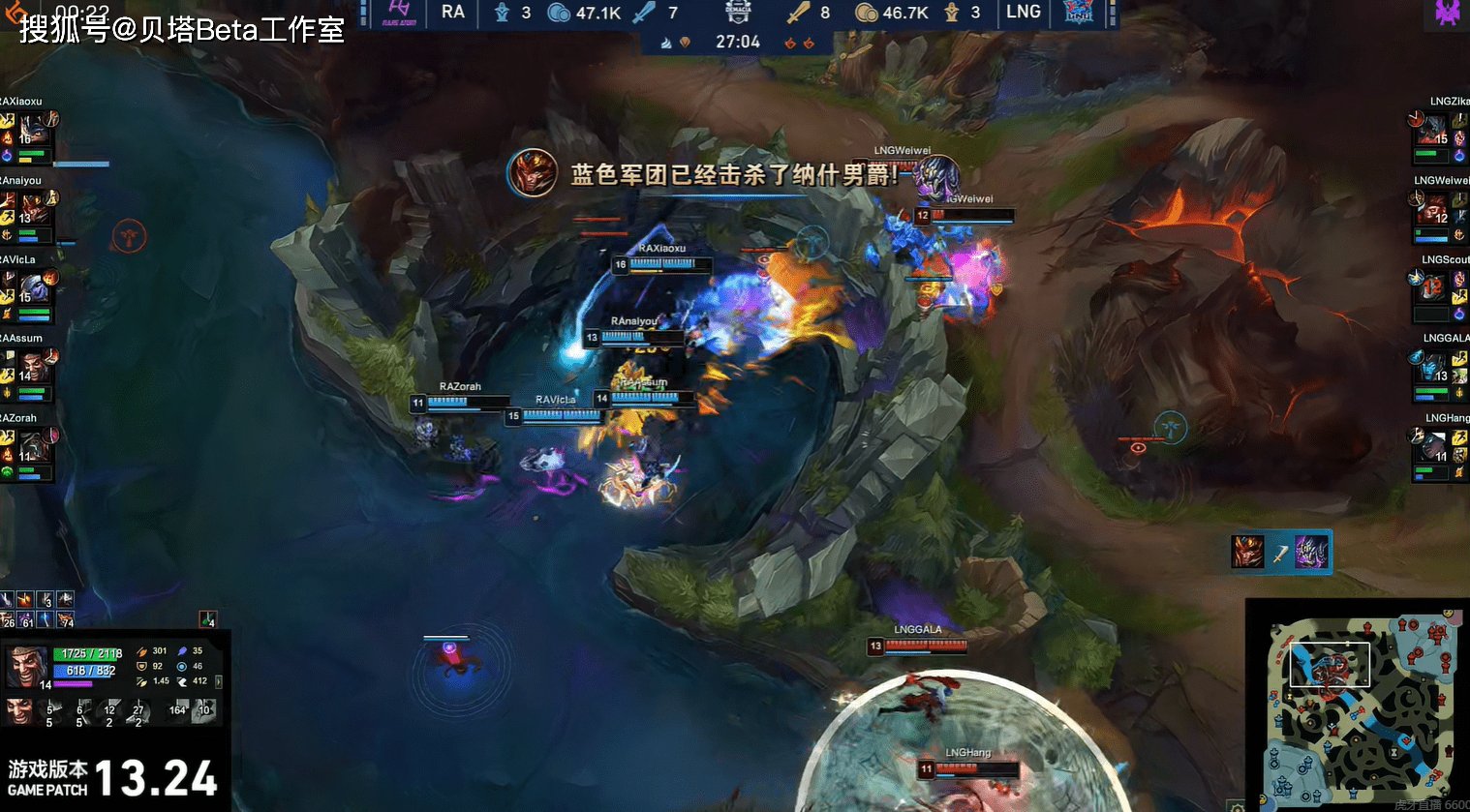This screenshot has width=1470, height=812.
Task: Select LNGZika's champion portrait
Action: [x=1433, y=130]
